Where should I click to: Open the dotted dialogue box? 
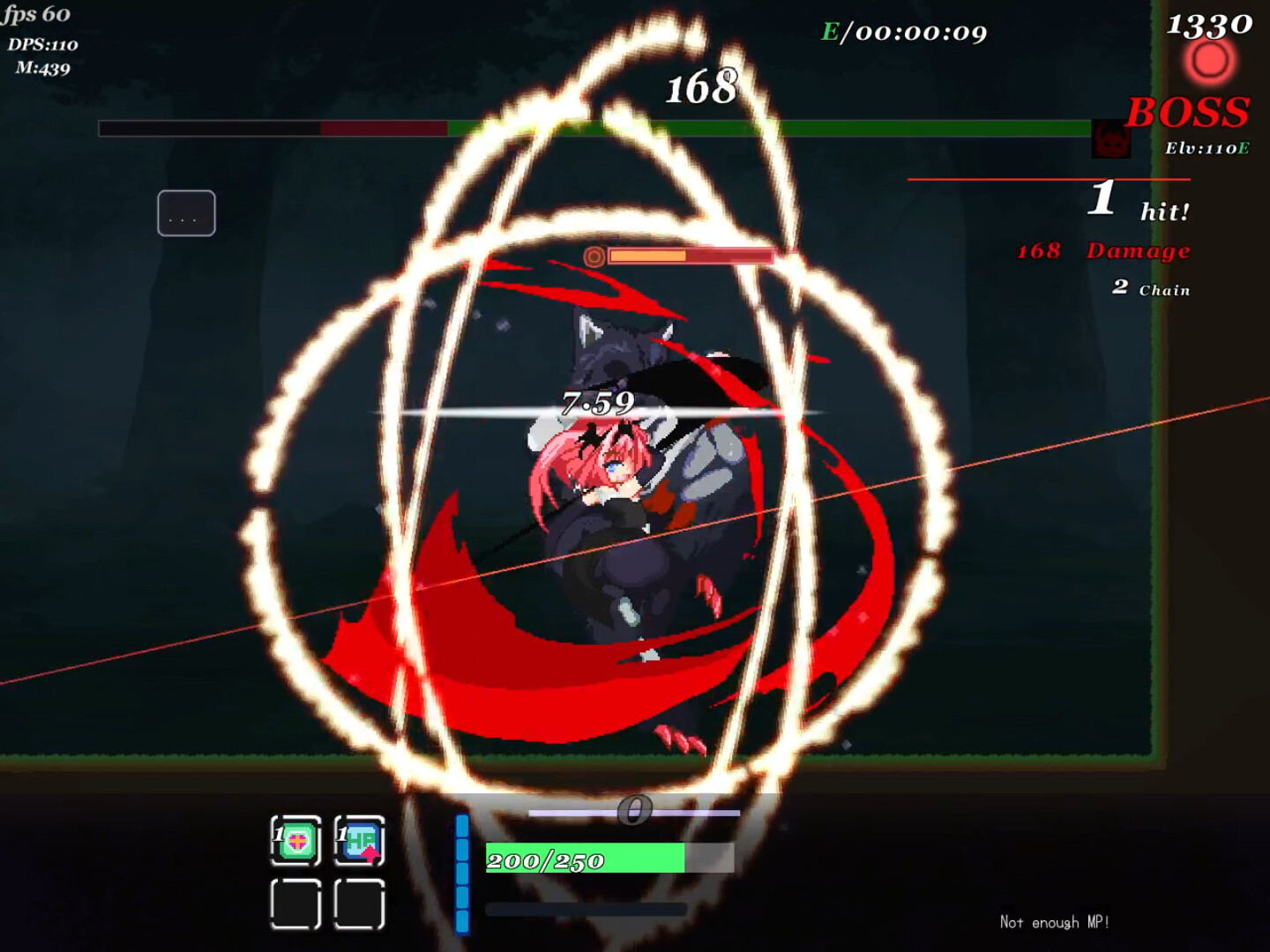click(x=186, y=212)
